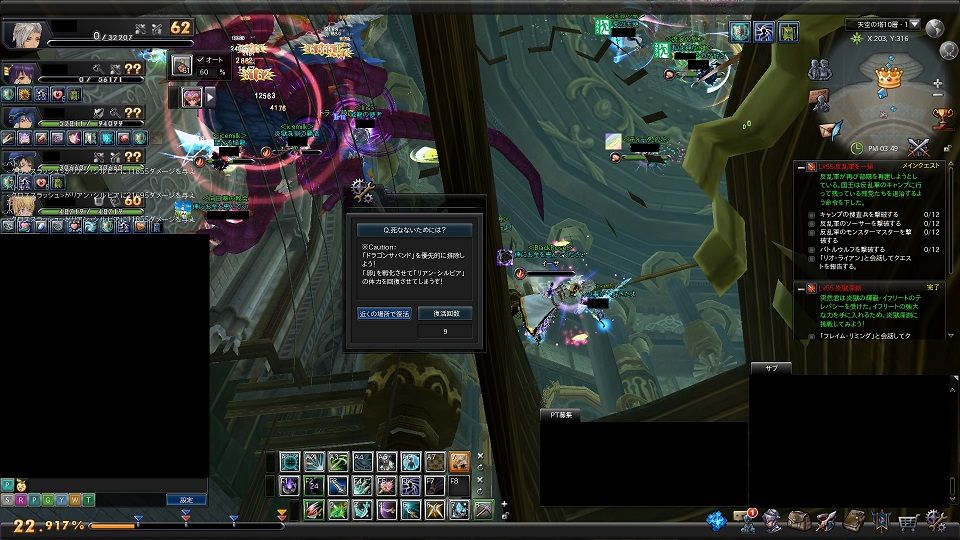Open the shopping cart shop icon
960x540 pixels.
coord(908,521)
